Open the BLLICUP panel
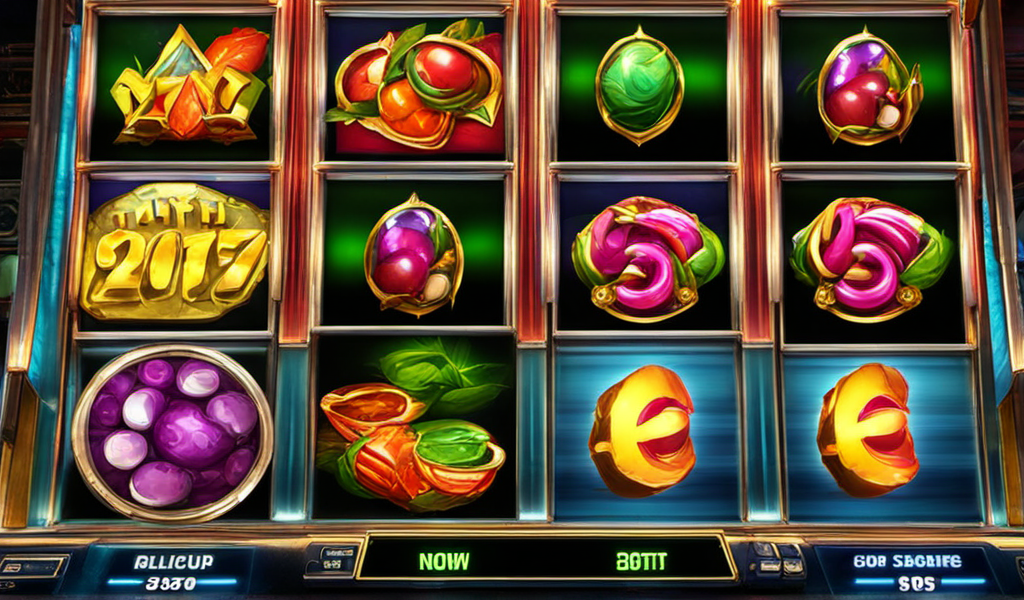 coord(172,570)
